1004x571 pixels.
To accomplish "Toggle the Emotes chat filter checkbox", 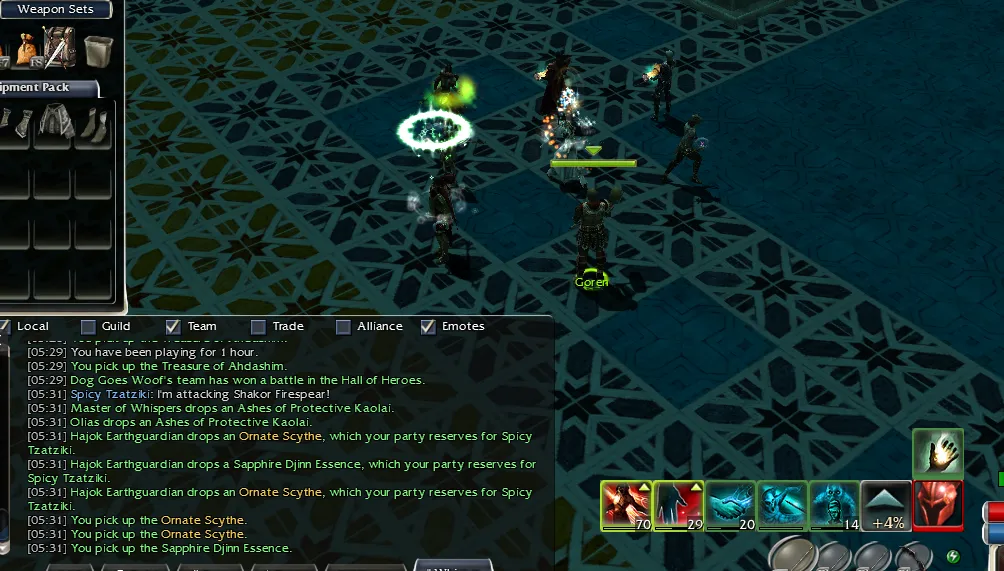I will [428, 326].
